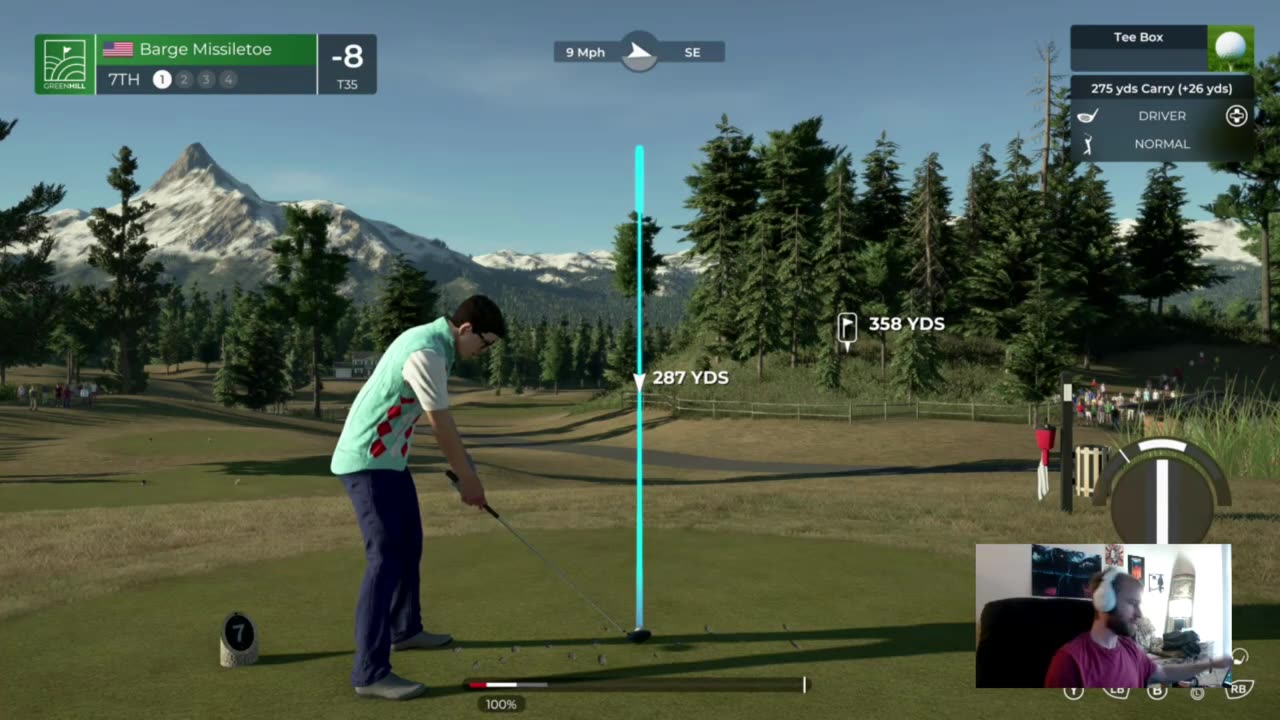The height and width of the screenshot is (720, 1280).
Task: Select the streamer webcam overlay
Action: coord(1103,615)
